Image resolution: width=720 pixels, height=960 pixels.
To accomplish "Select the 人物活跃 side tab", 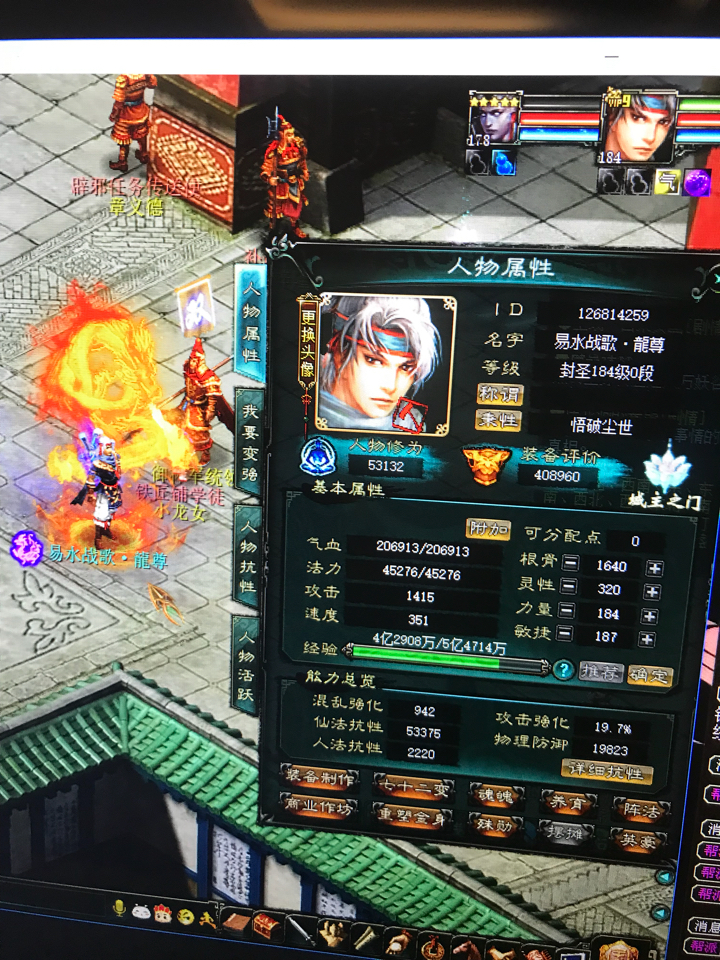I will pyautogui.click(x=246, y=664).
